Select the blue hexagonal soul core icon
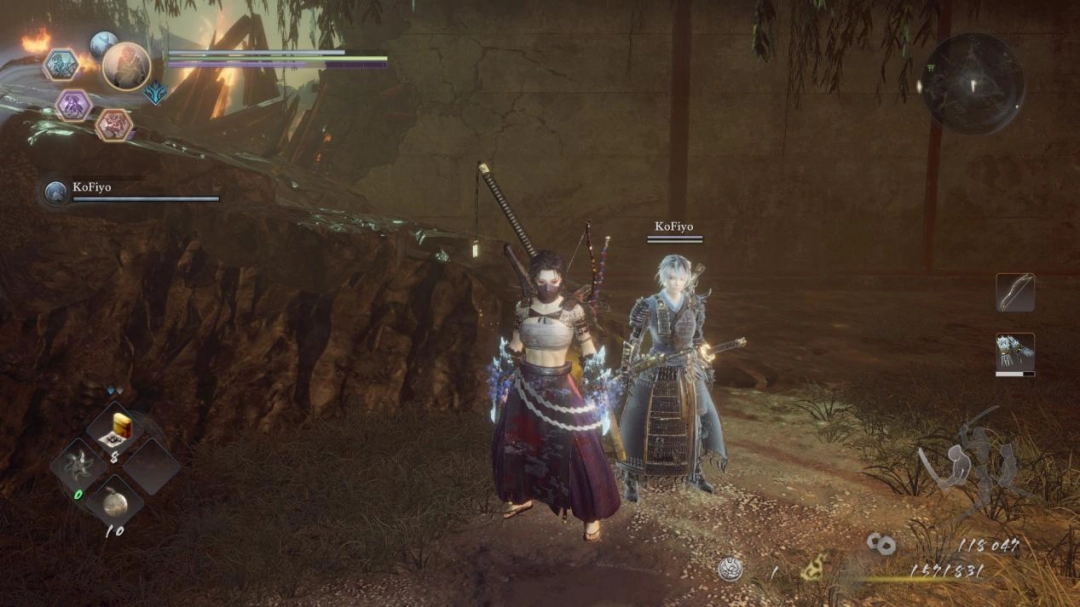Screen dimensions: 1080x607 (x=61, y=65)
